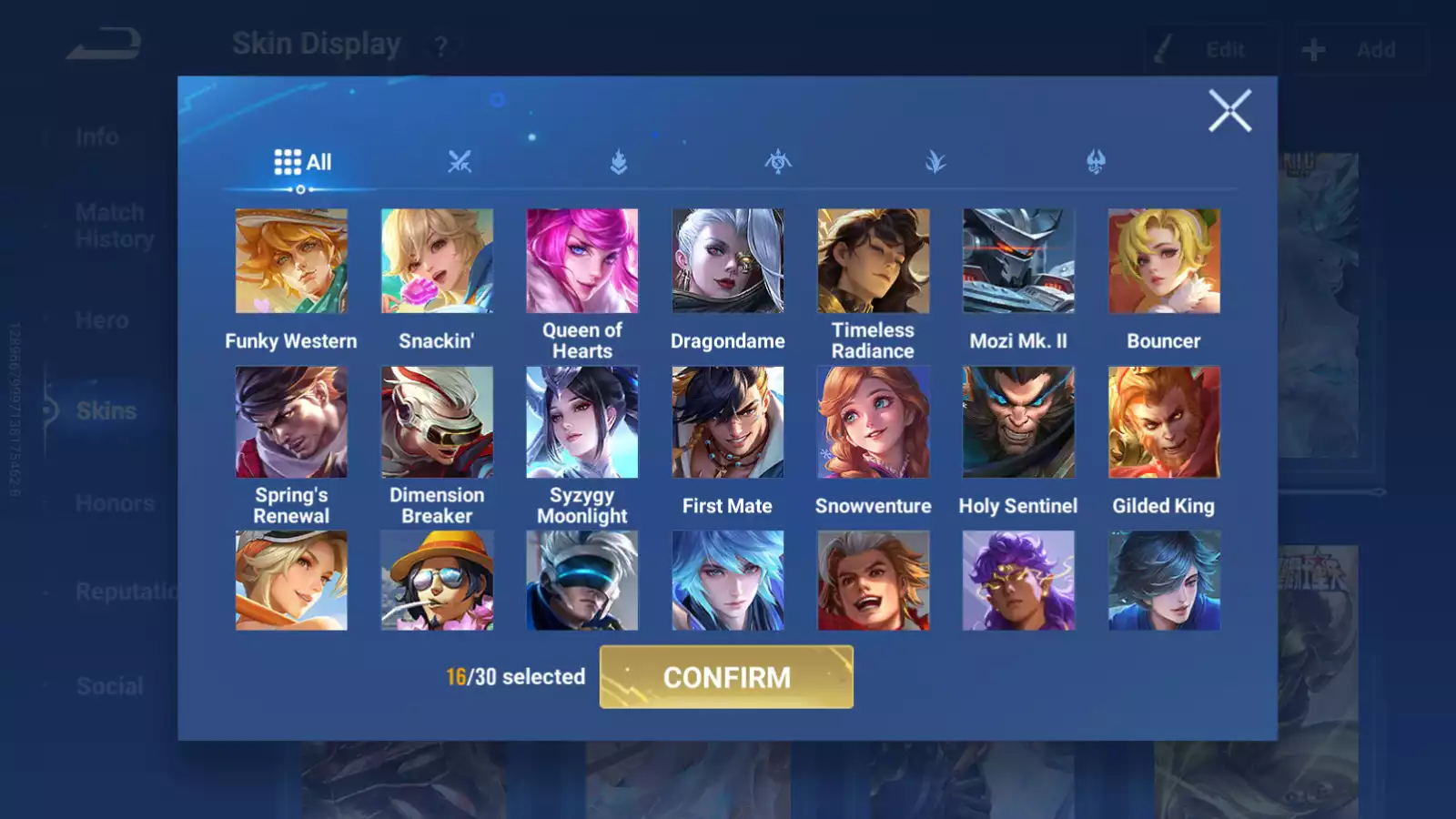Filter skins by the crossed swords class tab
This screenshot has height=819, width=1456.
pos(460,163)
